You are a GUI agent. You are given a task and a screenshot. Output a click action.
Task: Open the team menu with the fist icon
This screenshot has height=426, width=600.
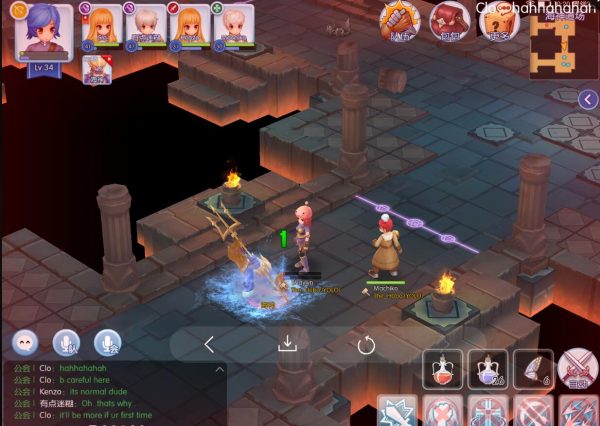coord(401,20)
